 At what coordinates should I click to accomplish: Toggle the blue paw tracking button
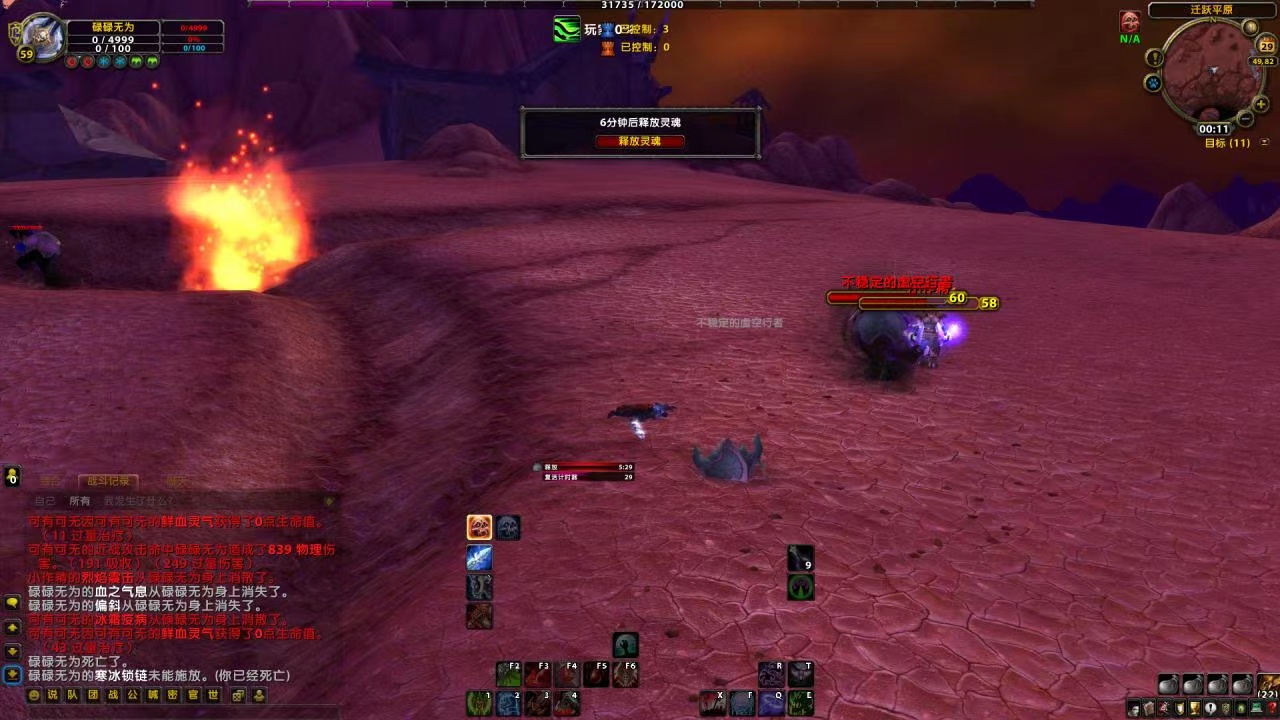(x=1153, y=83)
